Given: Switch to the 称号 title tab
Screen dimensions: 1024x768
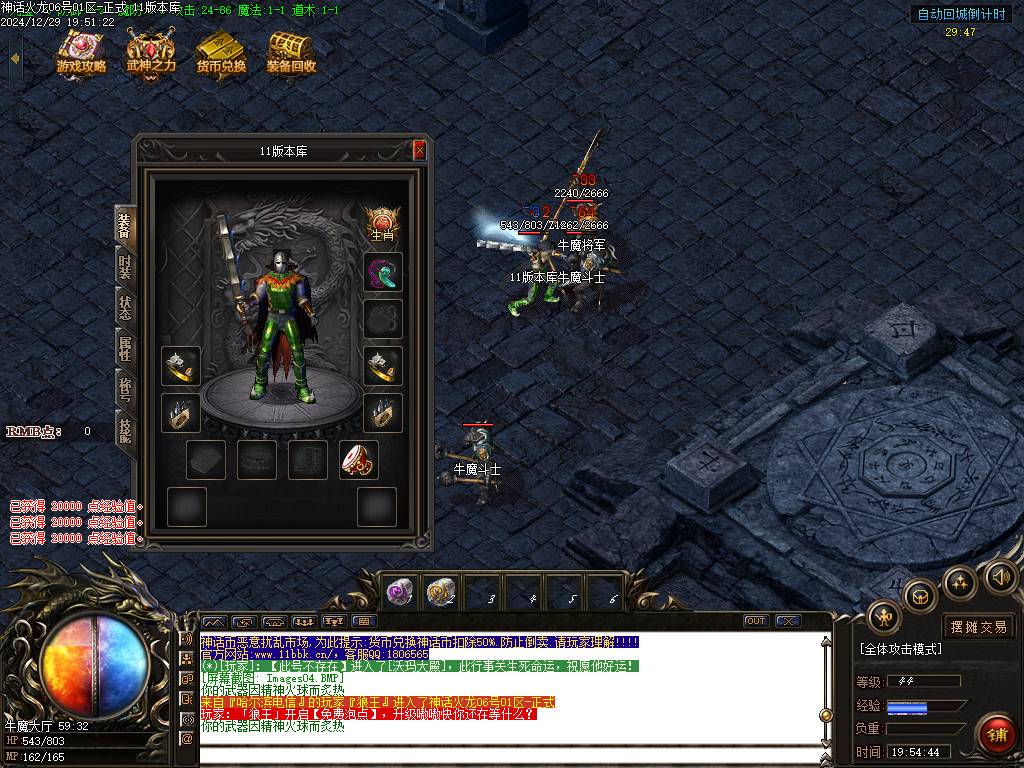Looking at the screenshot, I should pyautogui.click(x=125, y=389).
